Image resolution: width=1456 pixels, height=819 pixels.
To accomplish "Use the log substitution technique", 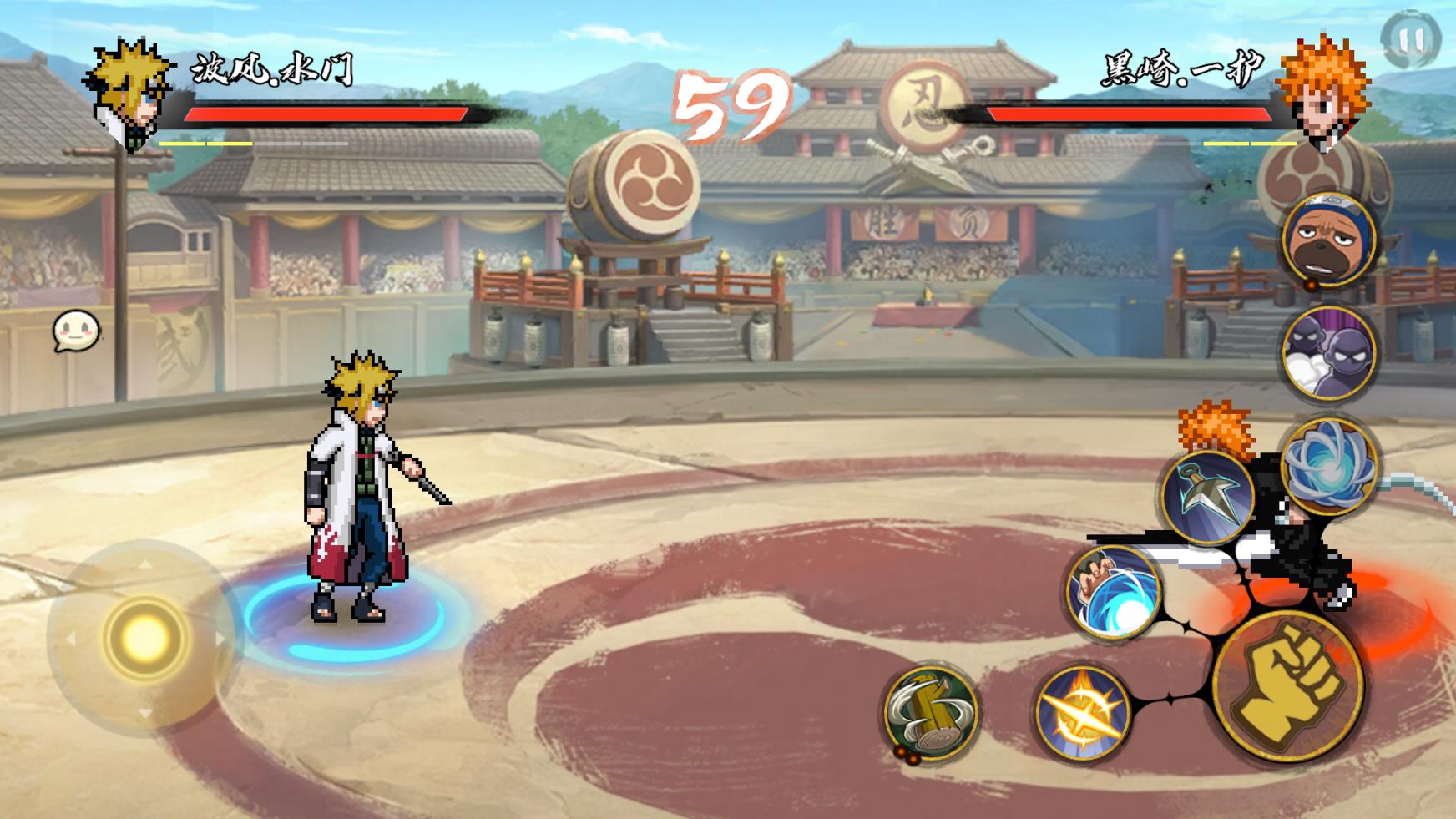I will (931, 711).
